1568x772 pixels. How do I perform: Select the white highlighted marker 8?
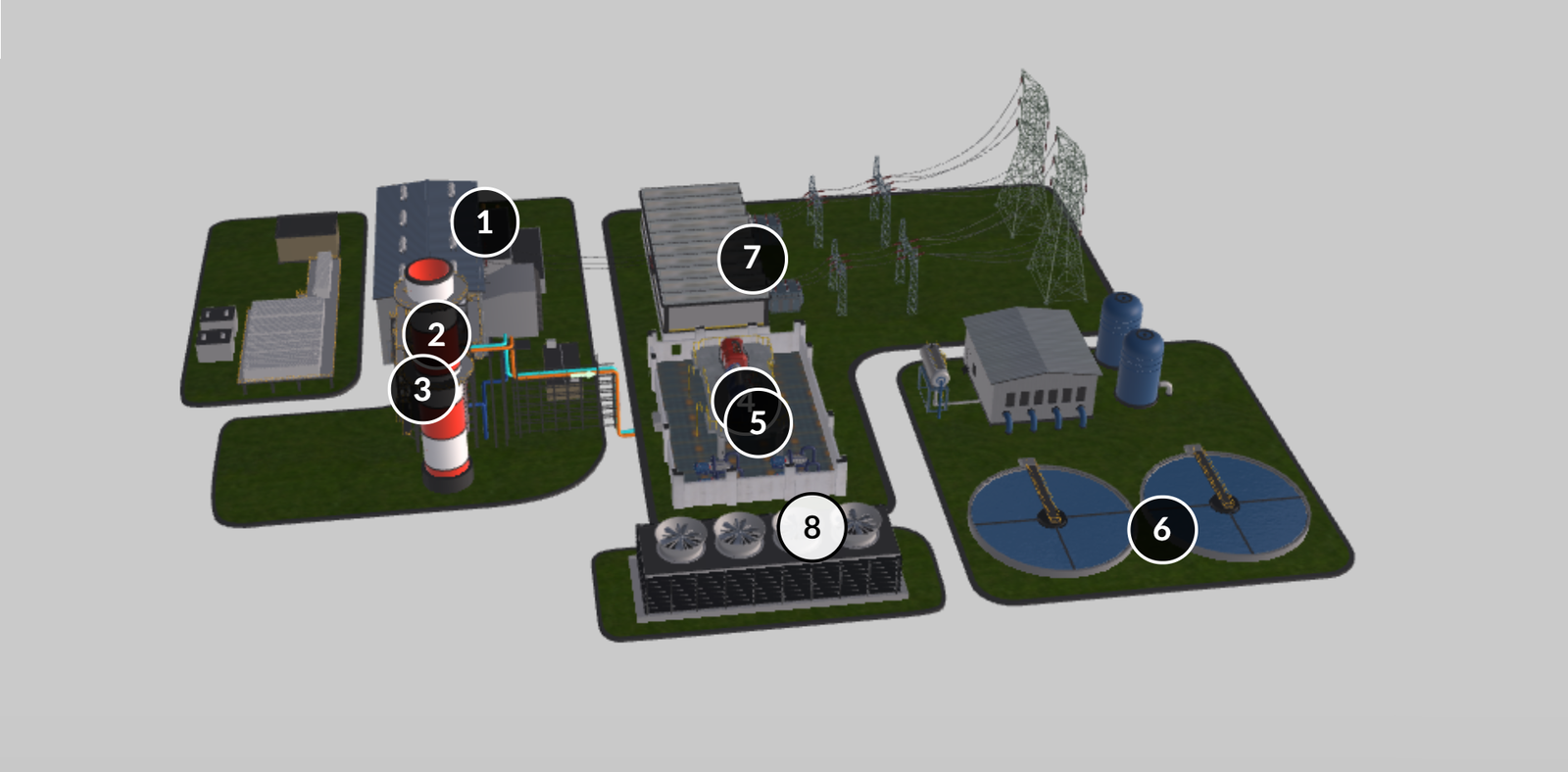click(x=811, y=527)
